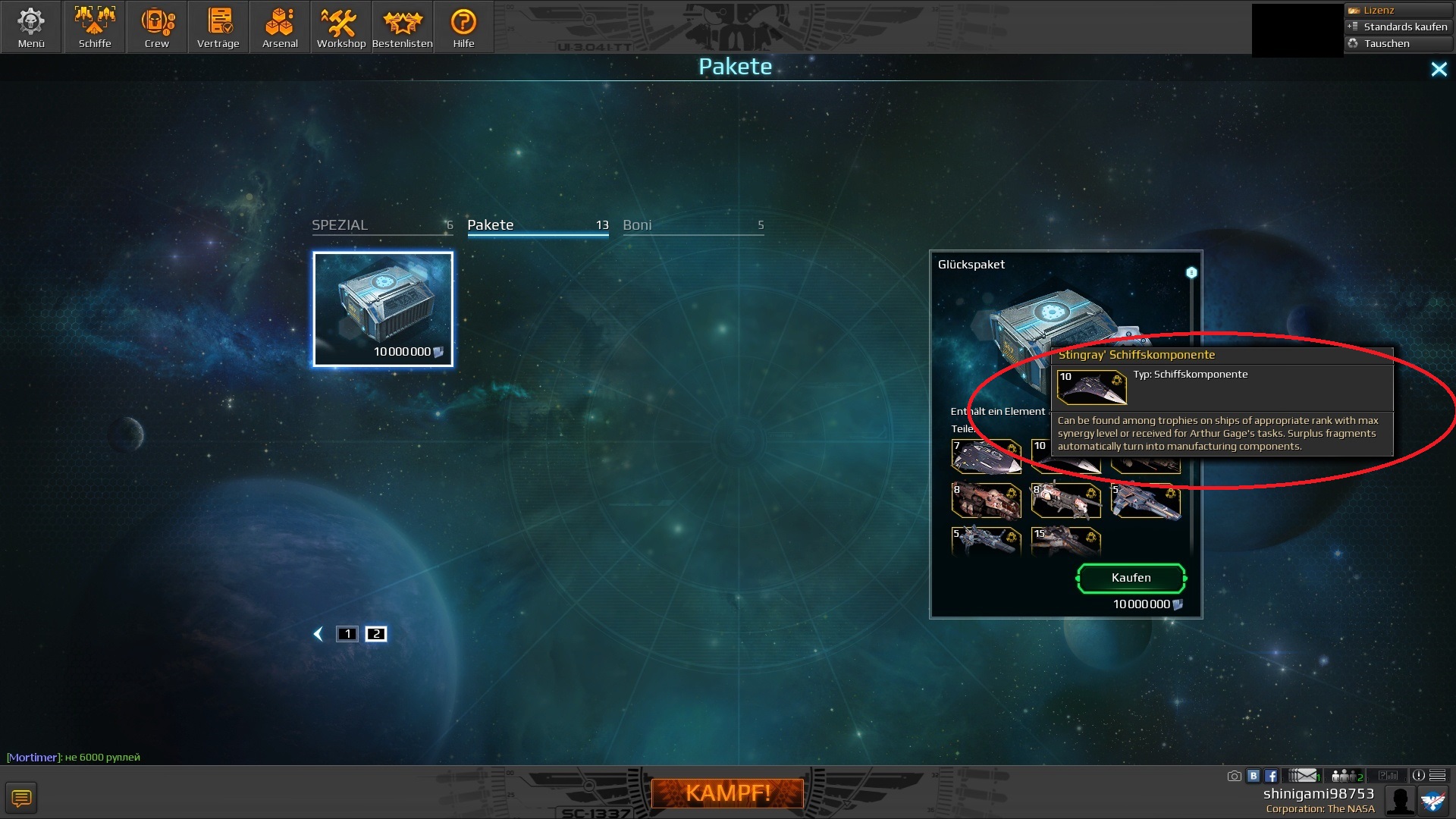The image size is (1456, 819).
Task: Open the Schiffe screen
Action: pos(95,27)
